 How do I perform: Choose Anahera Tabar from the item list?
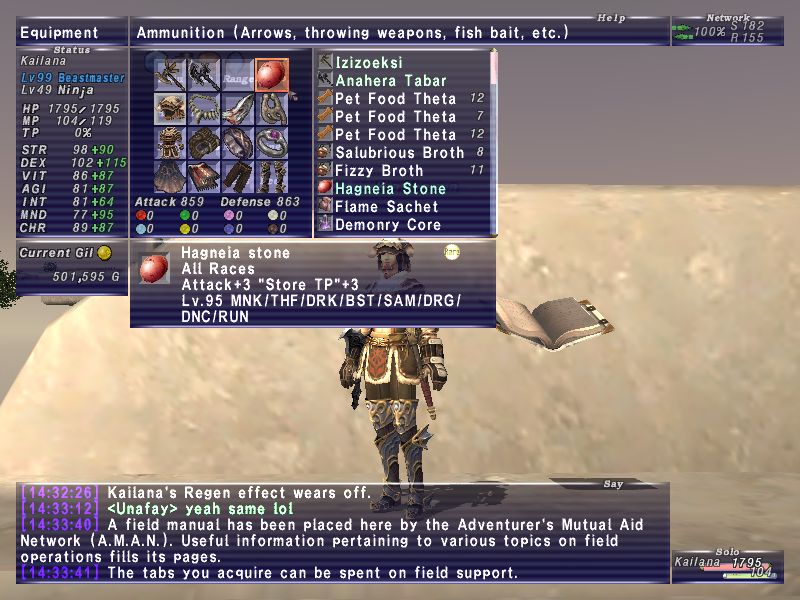click(x=391, y=81)
